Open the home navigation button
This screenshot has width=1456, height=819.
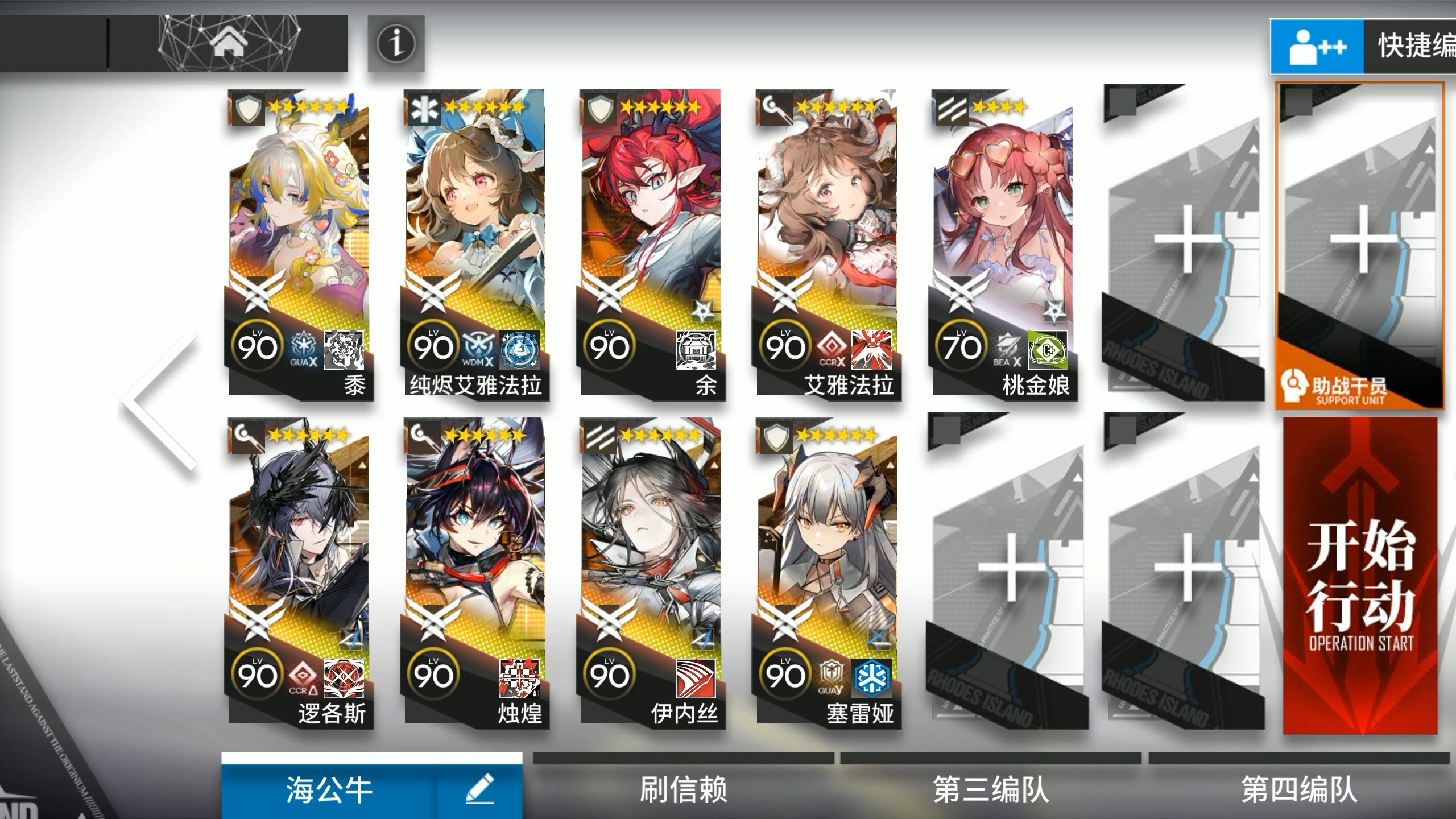point(229,44)
